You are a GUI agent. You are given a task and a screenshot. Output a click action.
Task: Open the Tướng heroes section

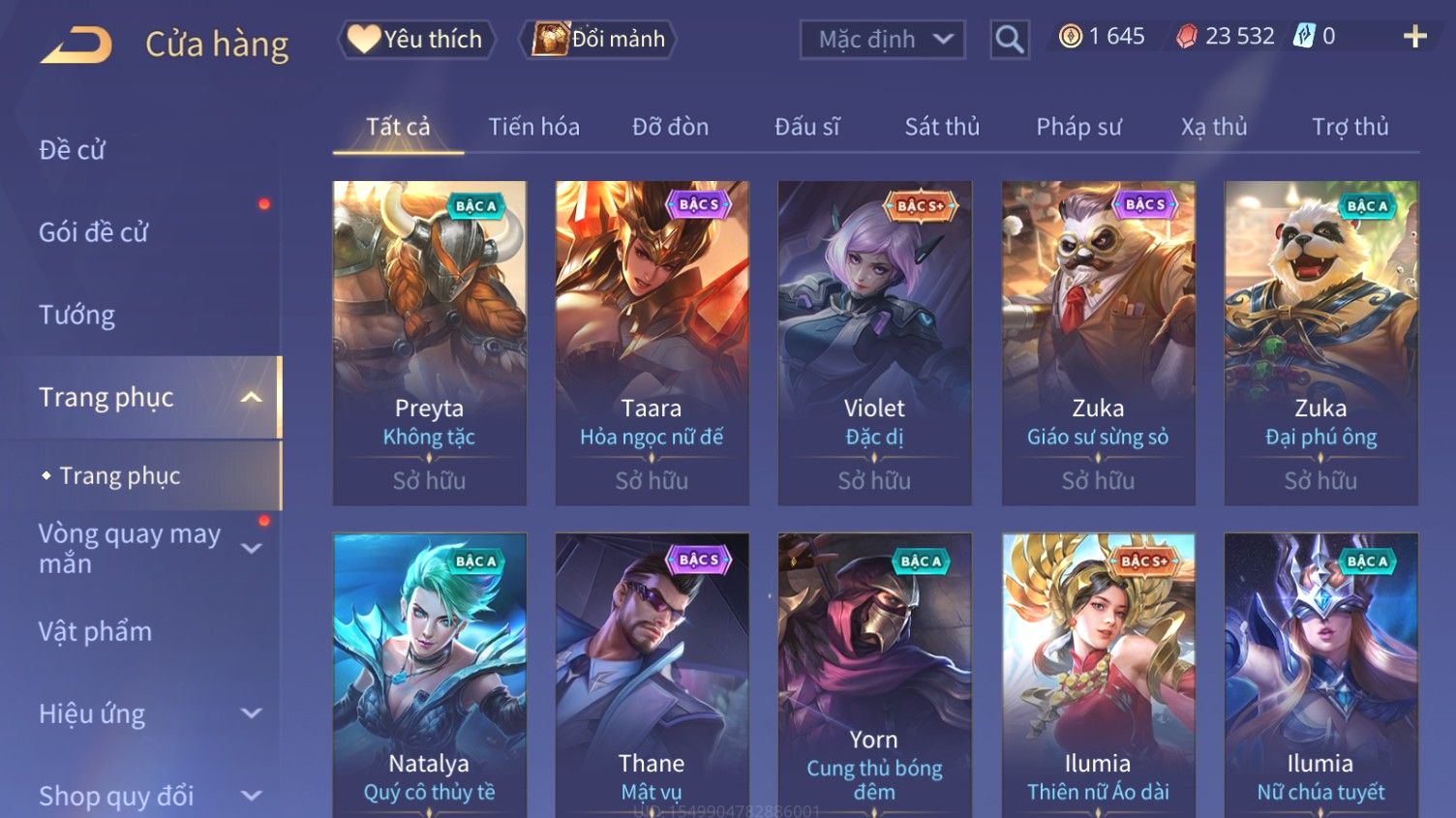coord(77,315)
